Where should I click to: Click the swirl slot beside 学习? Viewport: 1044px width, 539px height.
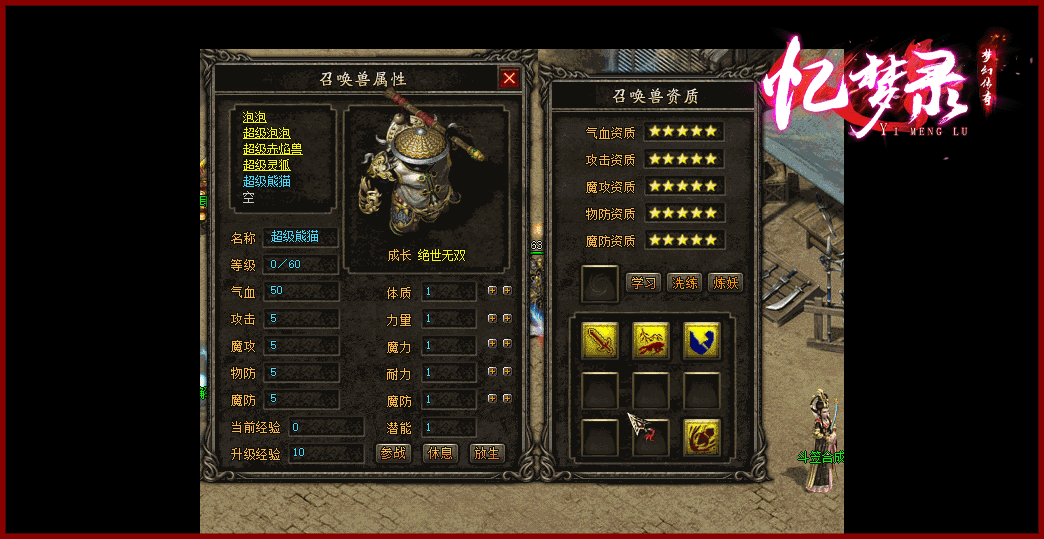(600, 283)
